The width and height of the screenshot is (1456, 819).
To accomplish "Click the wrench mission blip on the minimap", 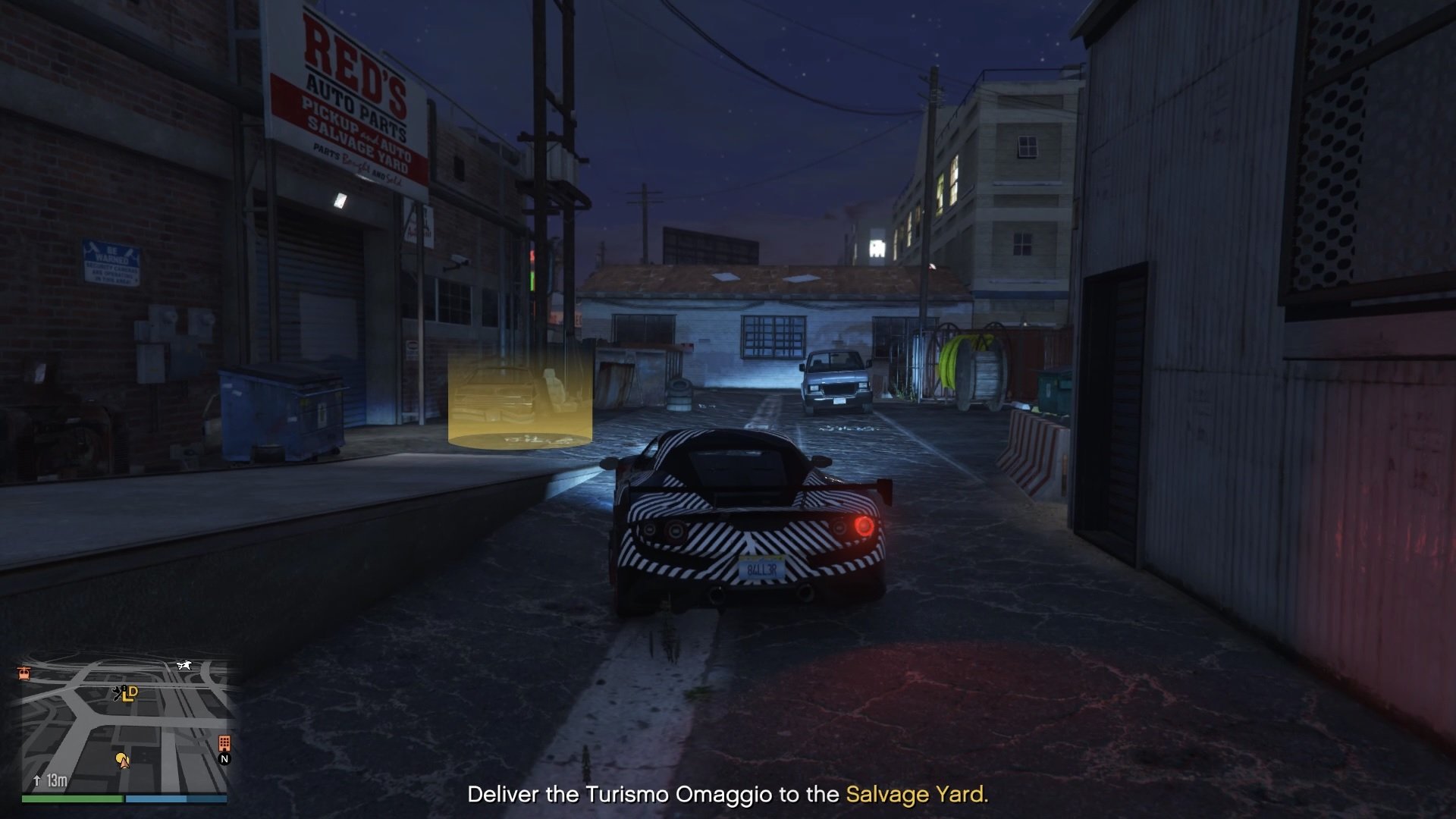I will pos(117,692).
